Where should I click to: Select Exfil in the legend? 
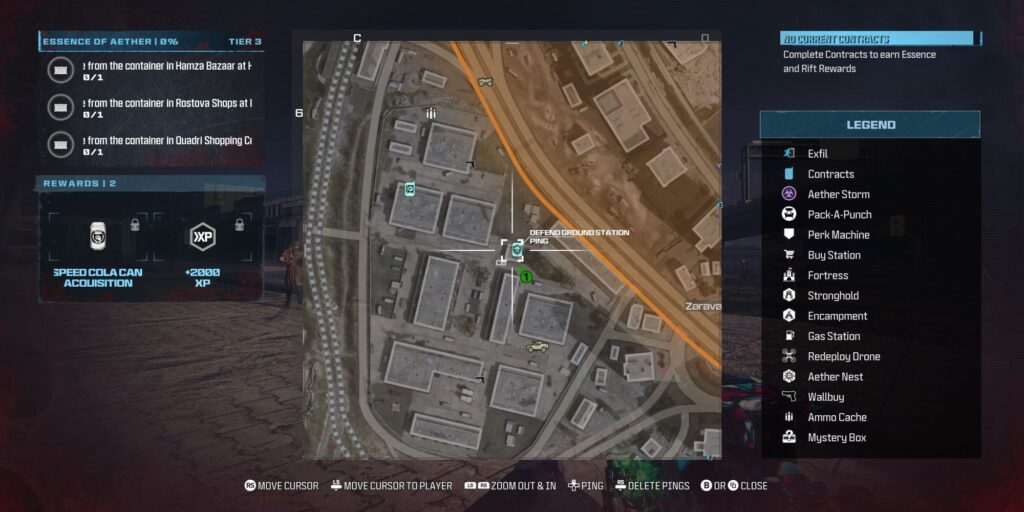[x=817, y=154]
